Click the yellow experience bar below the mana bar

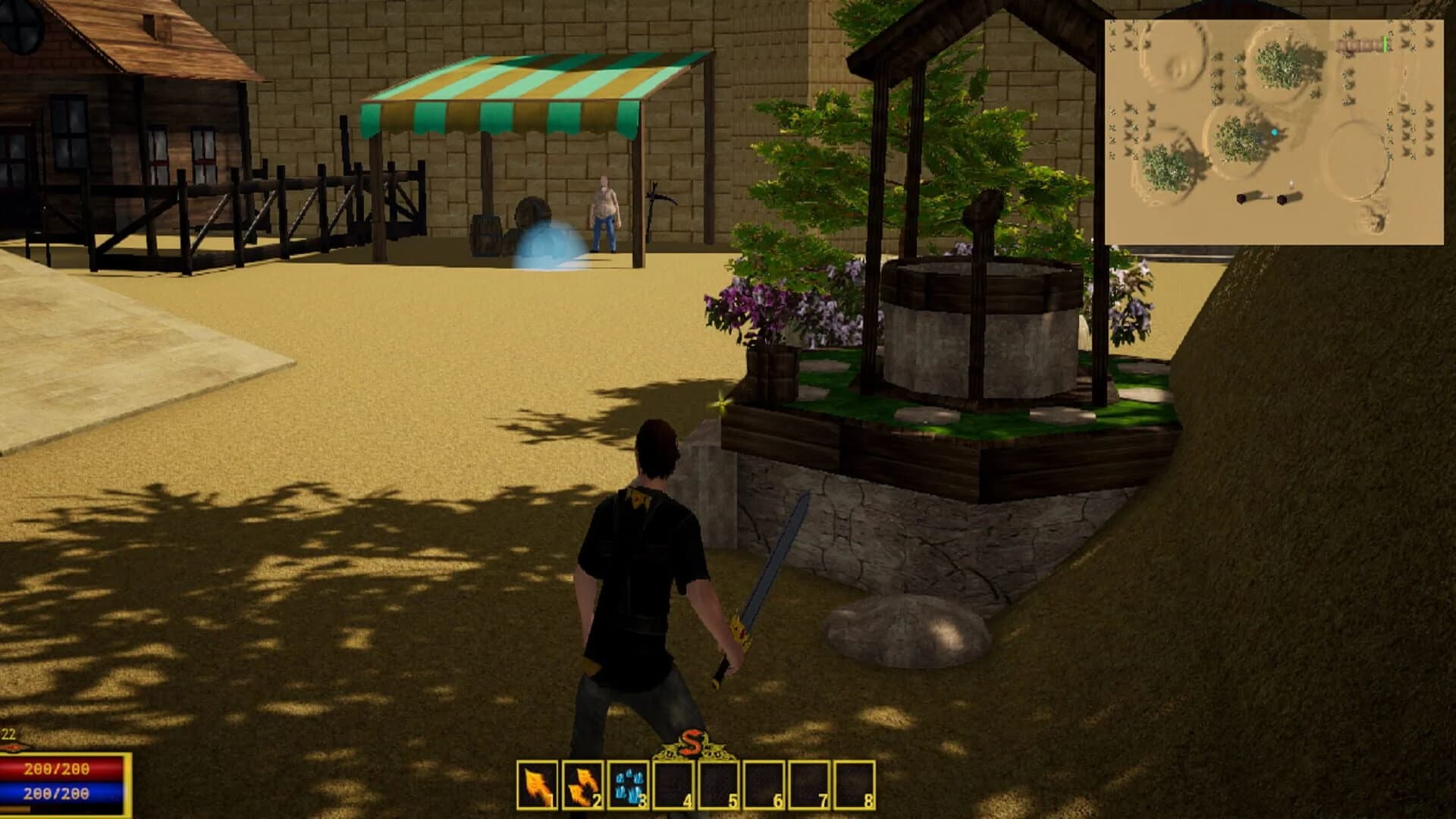15,811
